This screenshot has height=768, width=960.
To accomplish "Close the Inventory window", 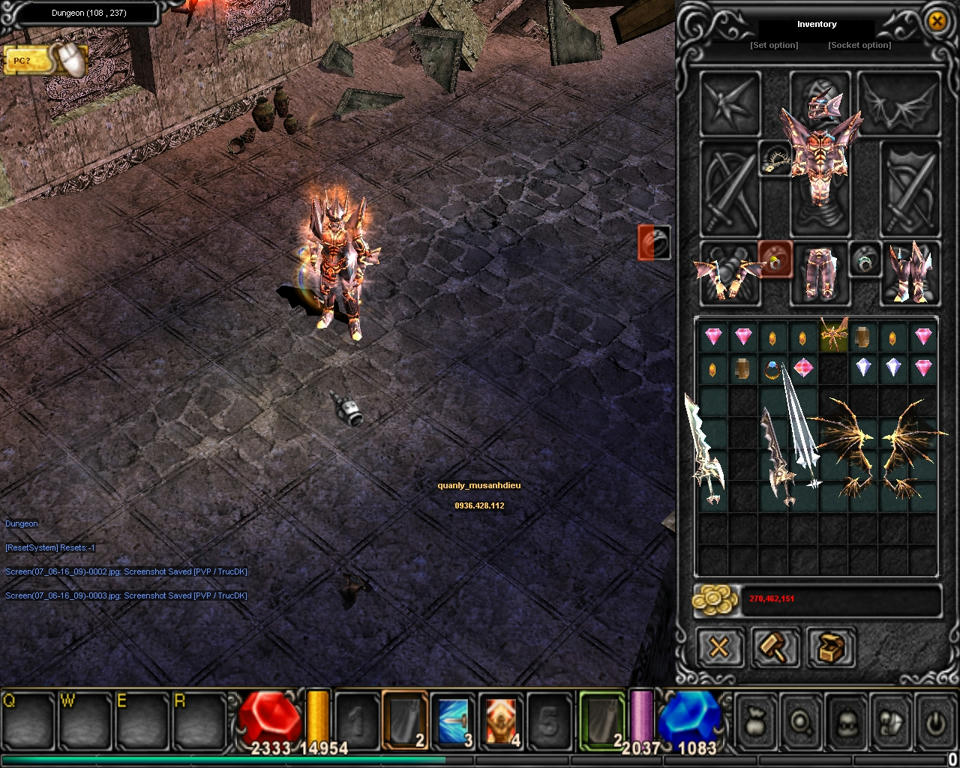I will coord(936,22).
